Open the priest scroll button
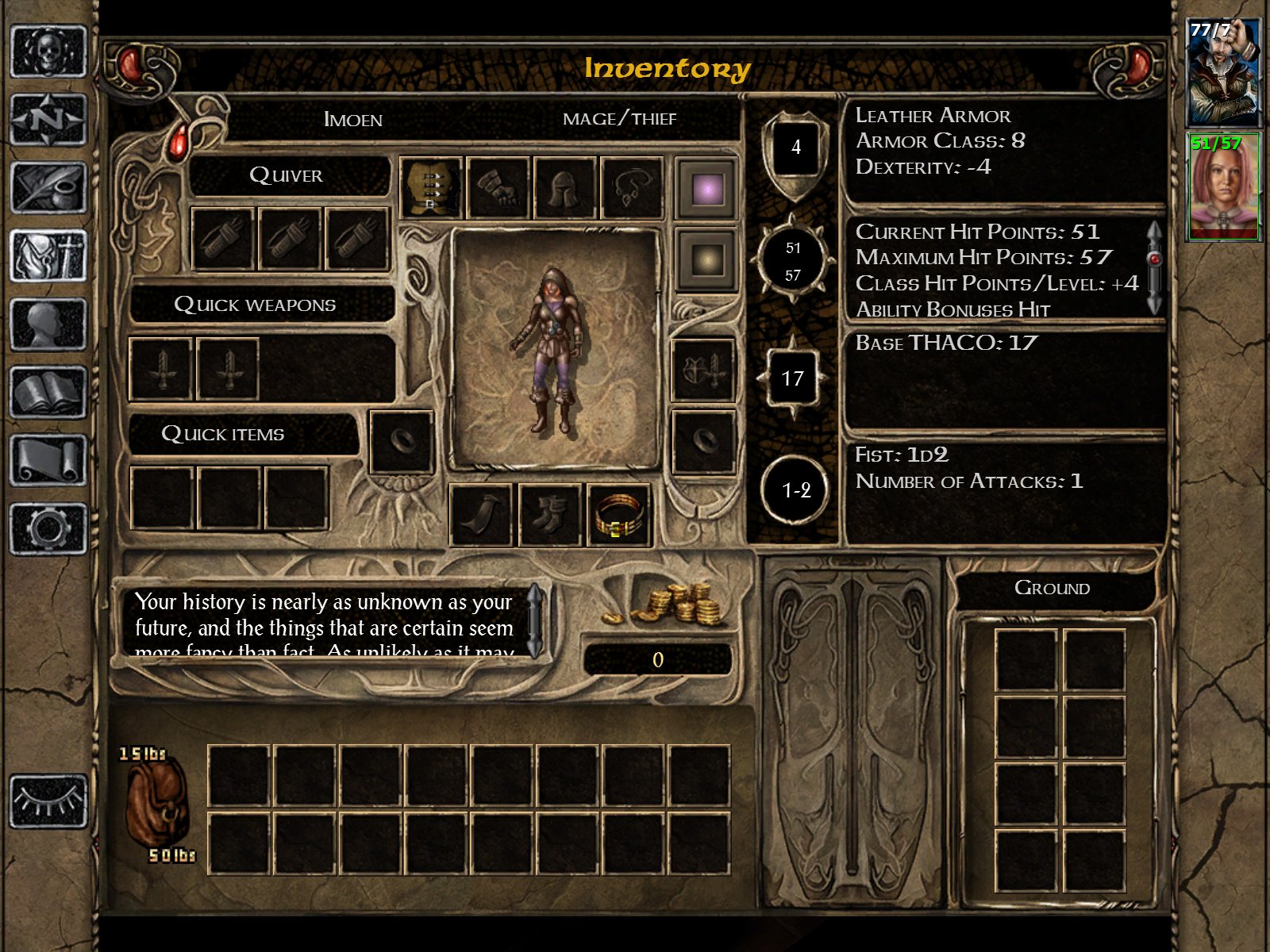This screenshot has width=1270, height=952. [48, 460]
